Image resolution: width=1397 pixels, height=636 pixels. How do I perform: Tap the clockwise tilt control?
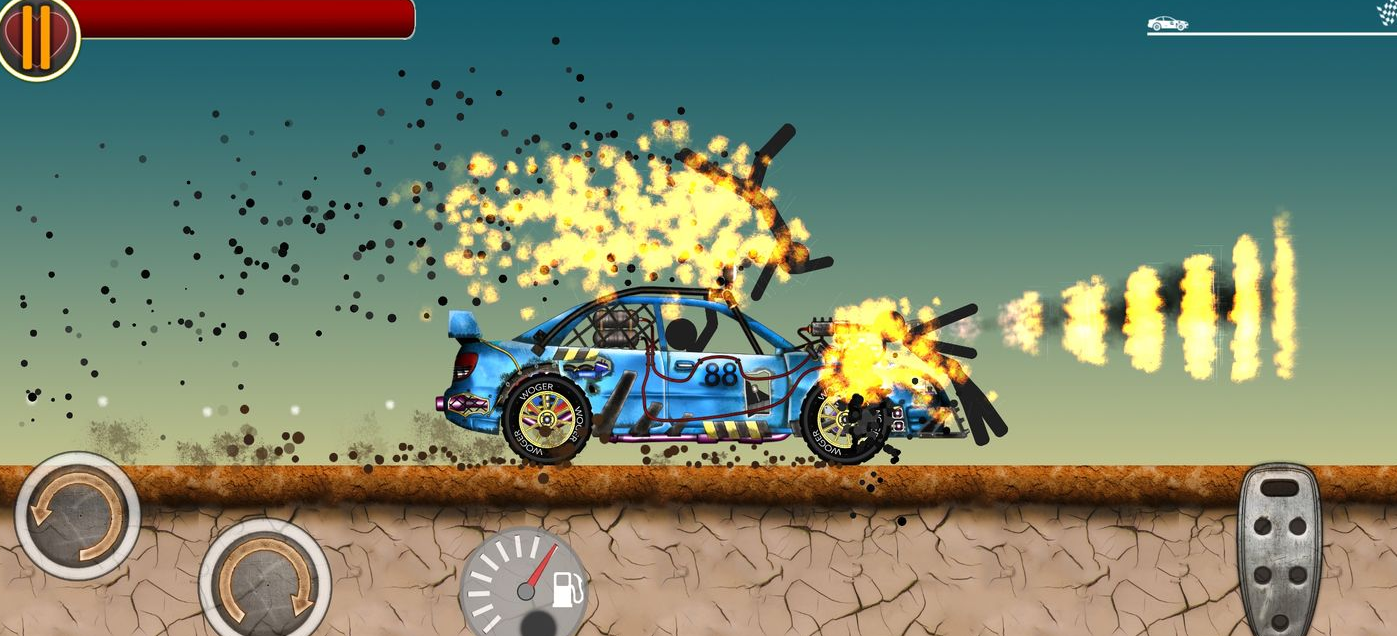[x=264, y=580]
